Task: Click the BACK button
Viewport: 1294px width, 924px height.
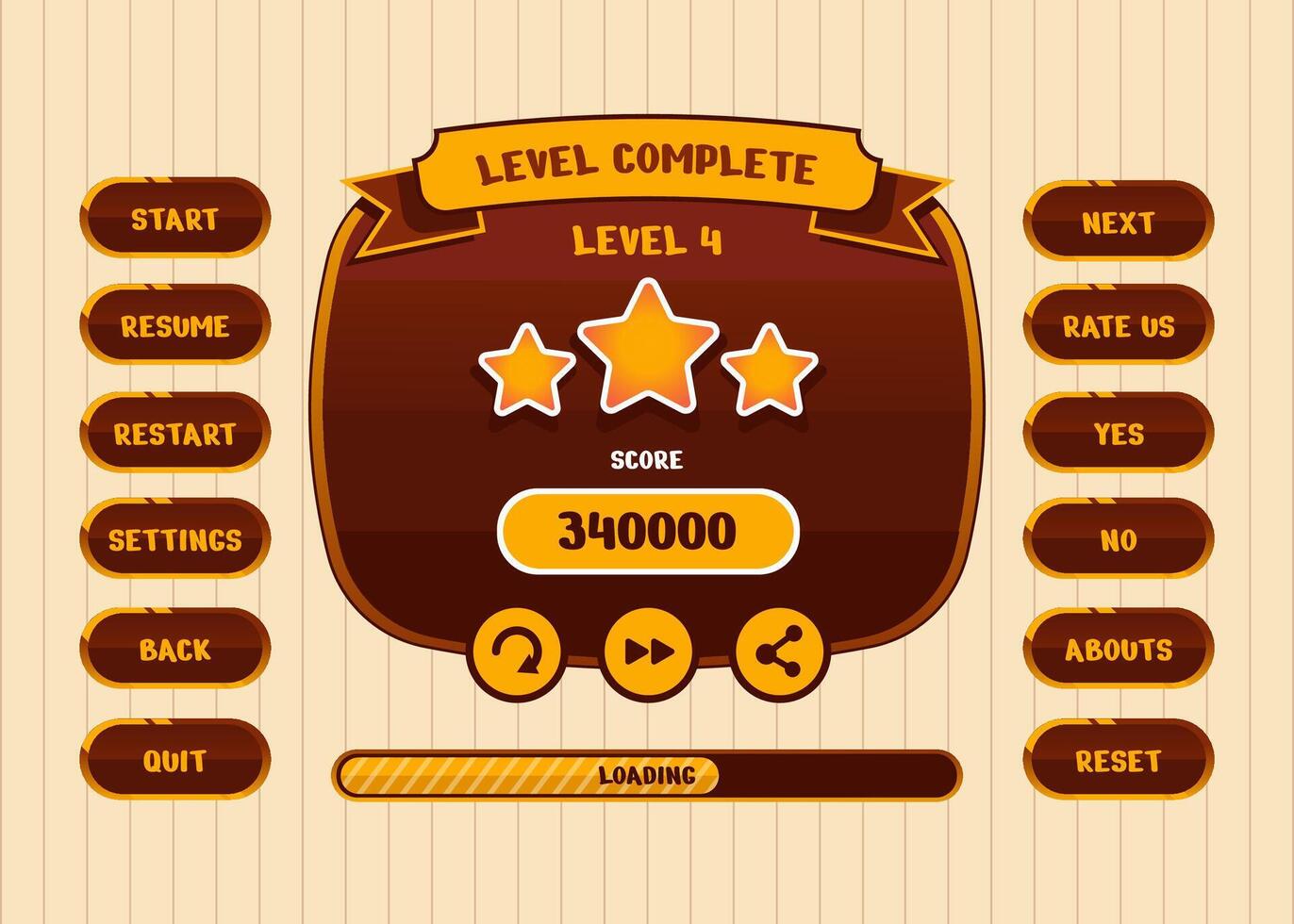Action: [x=174, y=648]
